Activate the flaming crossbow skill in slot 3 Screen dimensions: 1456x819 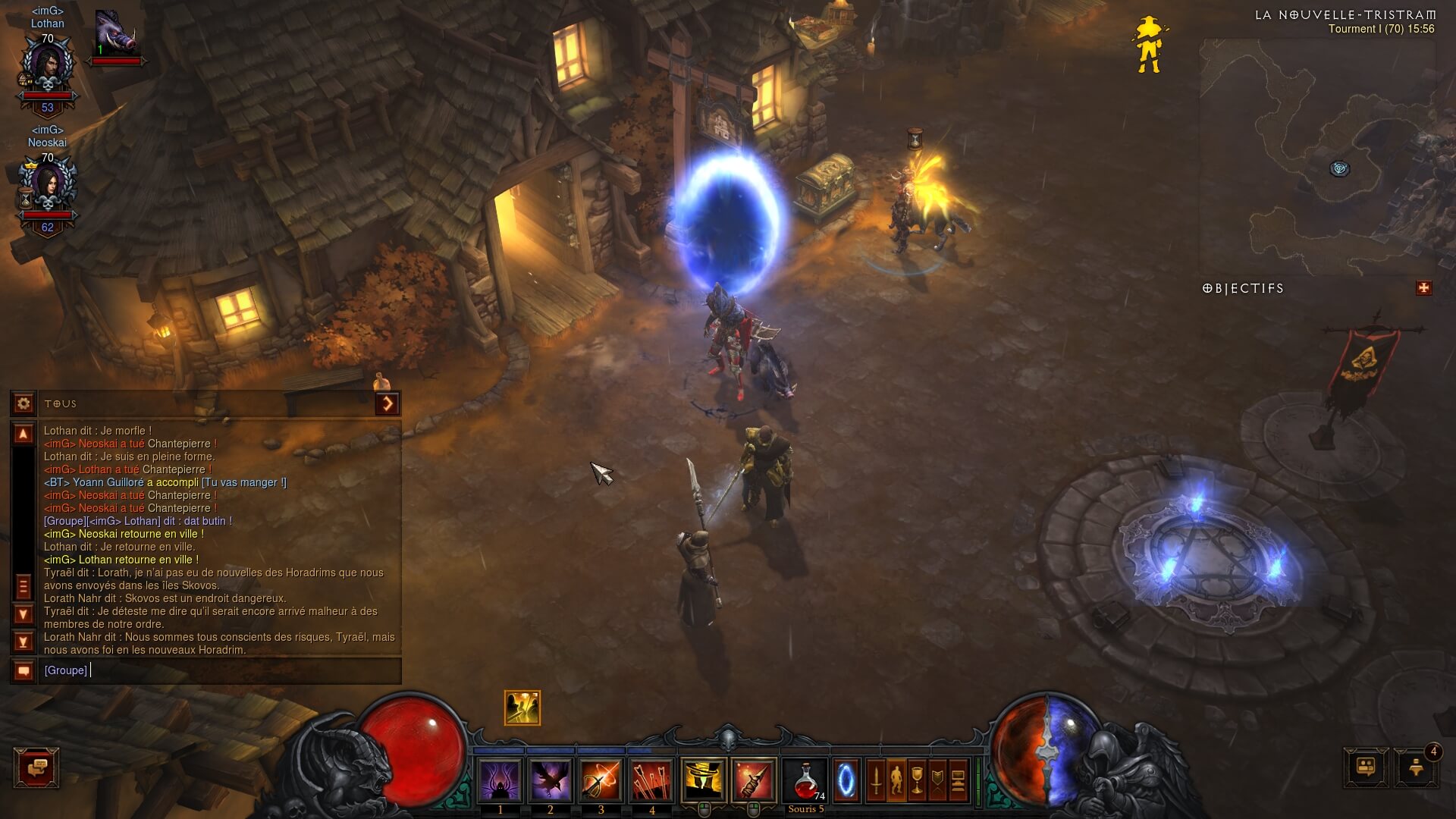click(601, 780)
